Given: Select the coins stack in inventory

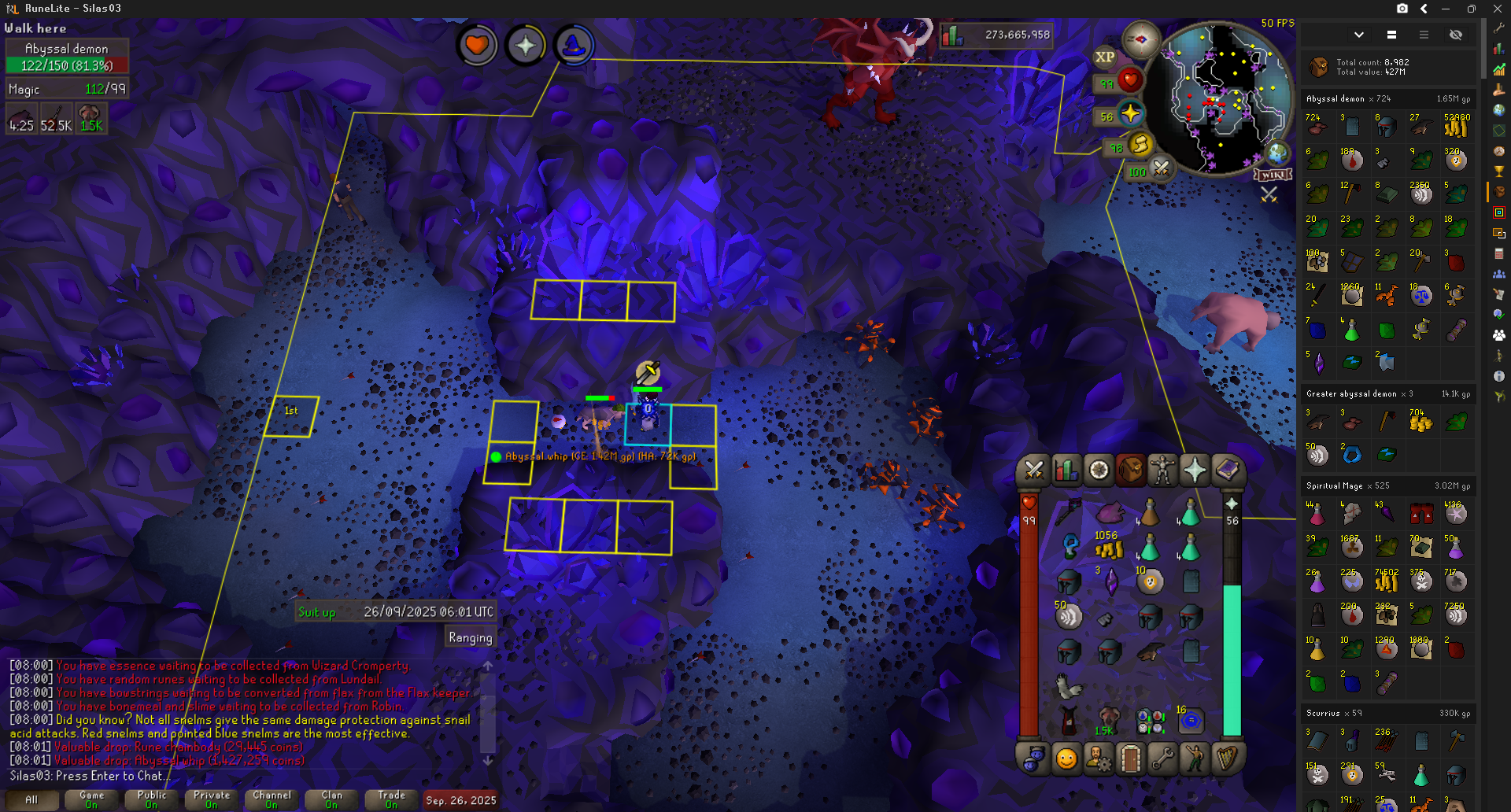Looking at the screenshot, I should [x=1109, y=549].
